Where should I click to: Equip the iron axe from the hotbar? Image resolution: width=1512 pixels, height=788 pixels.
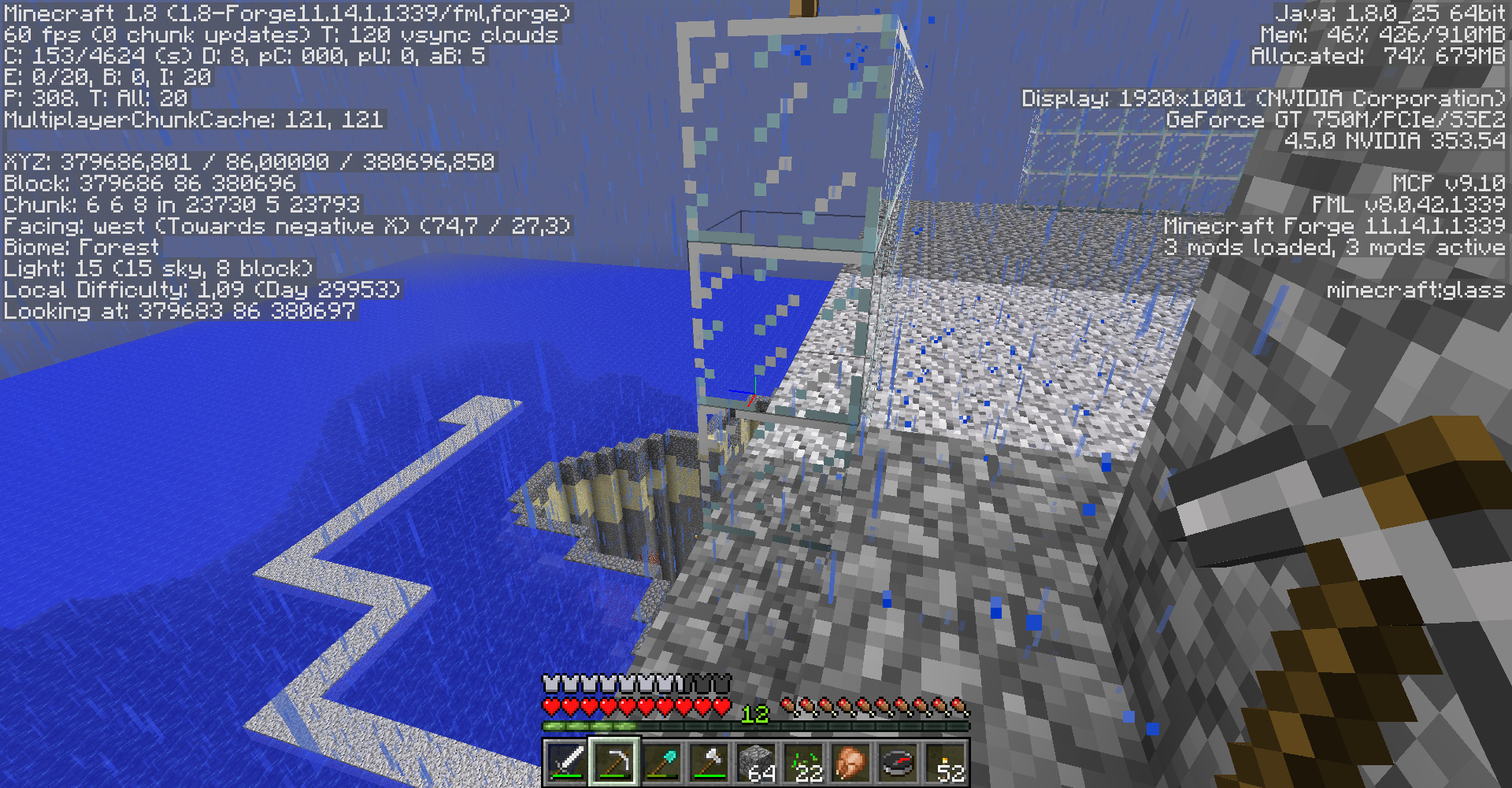click(x=710, y=762)
